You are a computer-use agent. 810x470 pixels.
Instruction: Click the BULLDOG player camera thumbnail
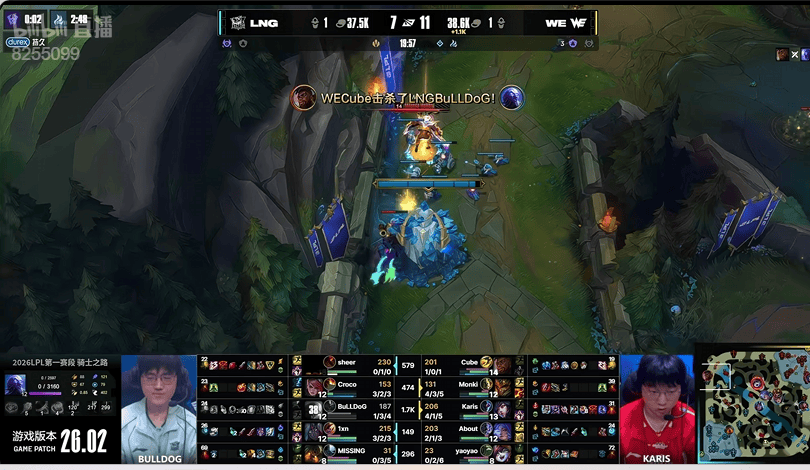coord(159,408)
